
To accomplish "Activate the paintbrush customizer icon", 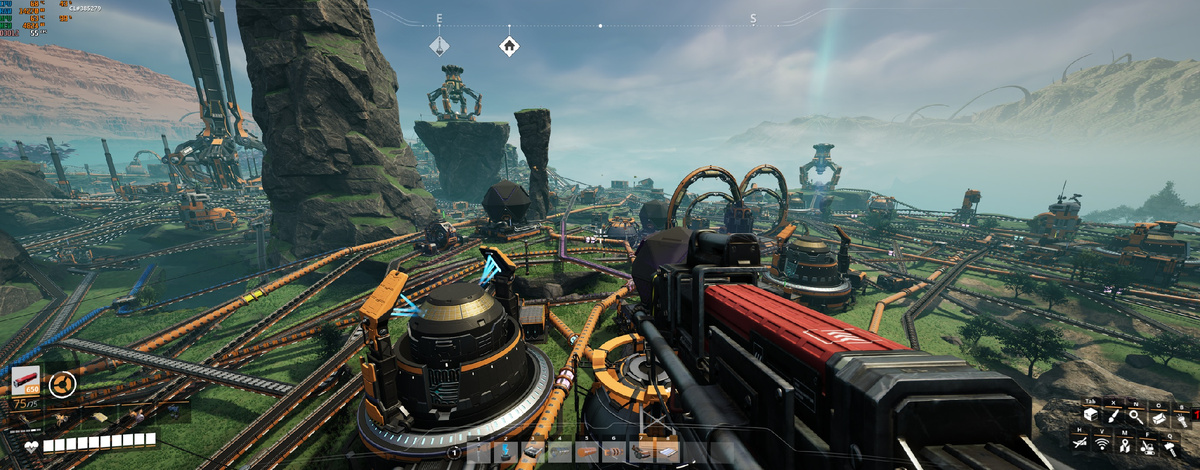I will pos(1113,415).
